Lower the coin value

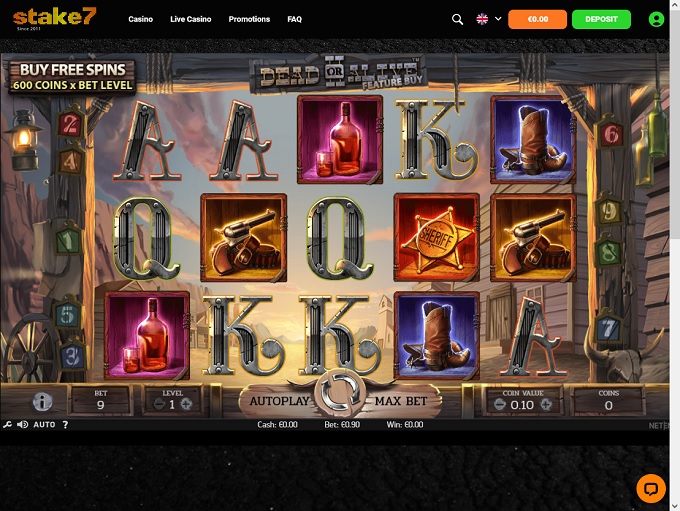click(x=501, y=405)
